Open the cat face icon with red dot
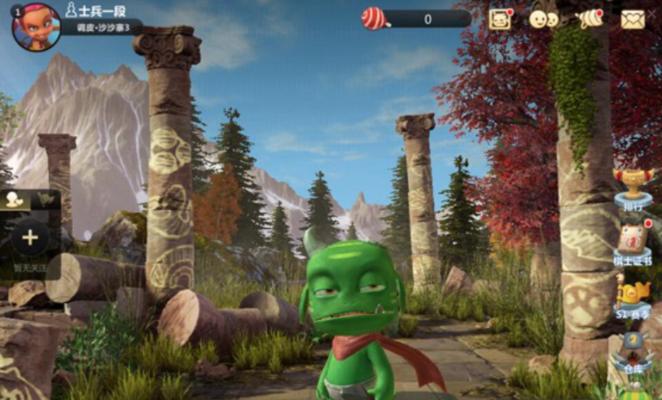The height and width of the screenshot is (400, 662). [500, 18]
